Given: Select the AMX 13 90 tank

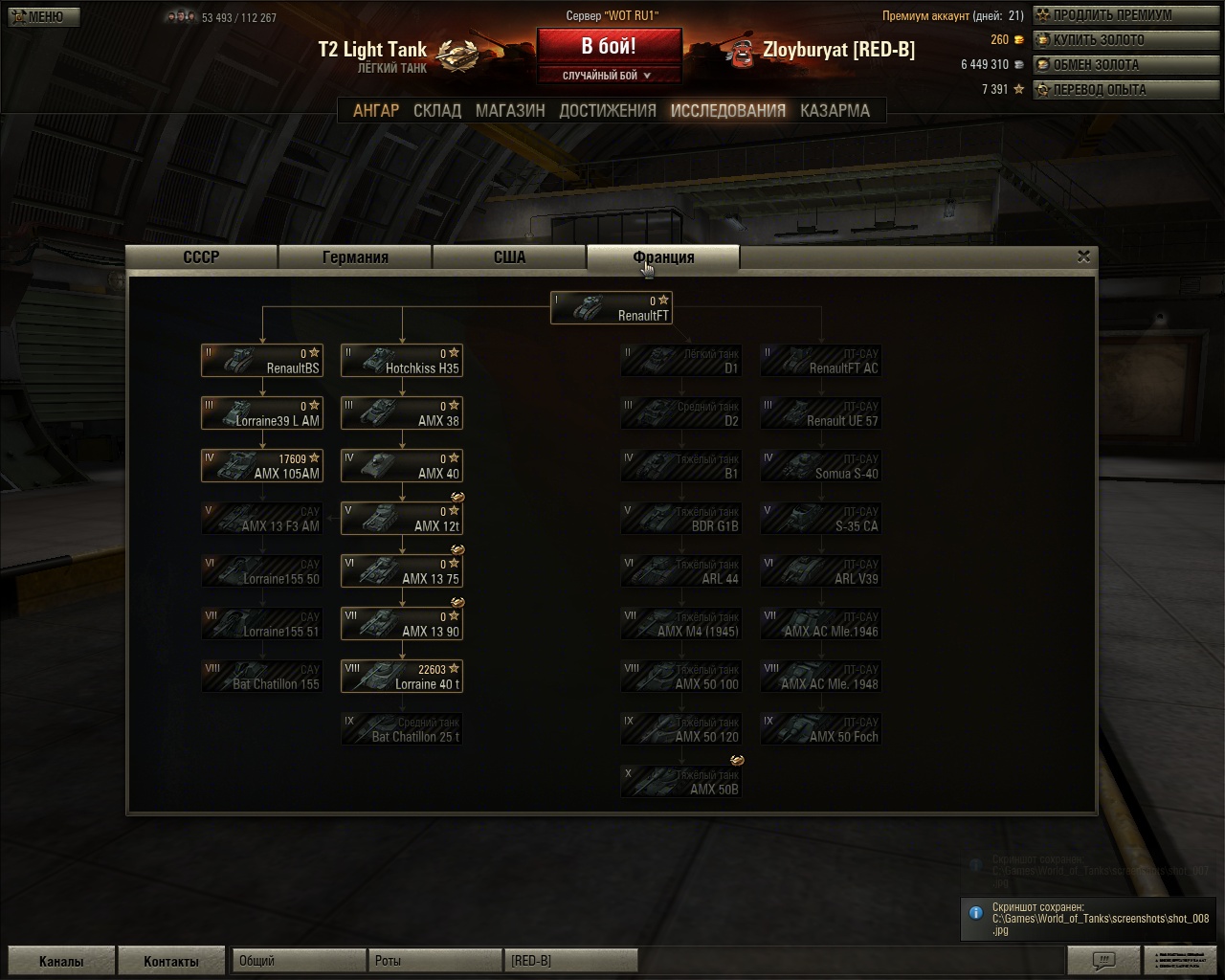Looking at the screenshot, I should click(x=402, y=624).
